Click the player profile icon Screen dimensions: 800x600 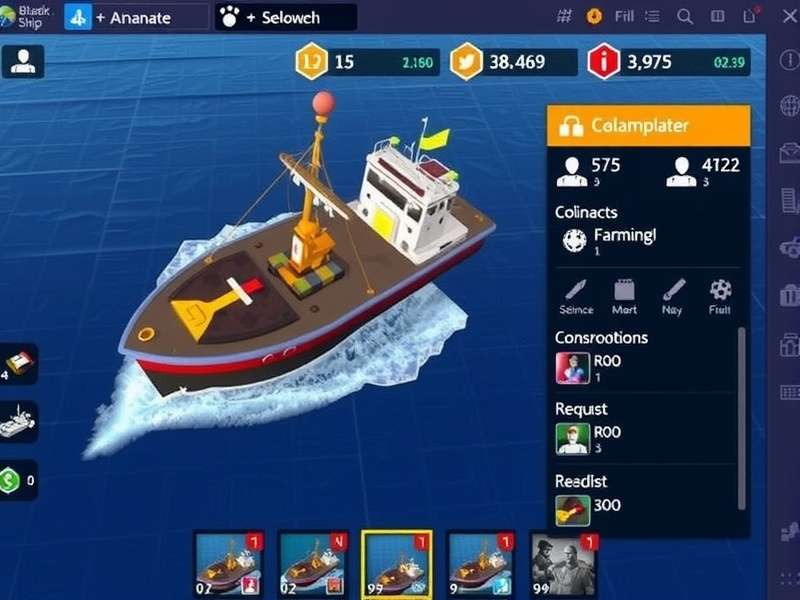pyautogui.click(x=22, y=62)
